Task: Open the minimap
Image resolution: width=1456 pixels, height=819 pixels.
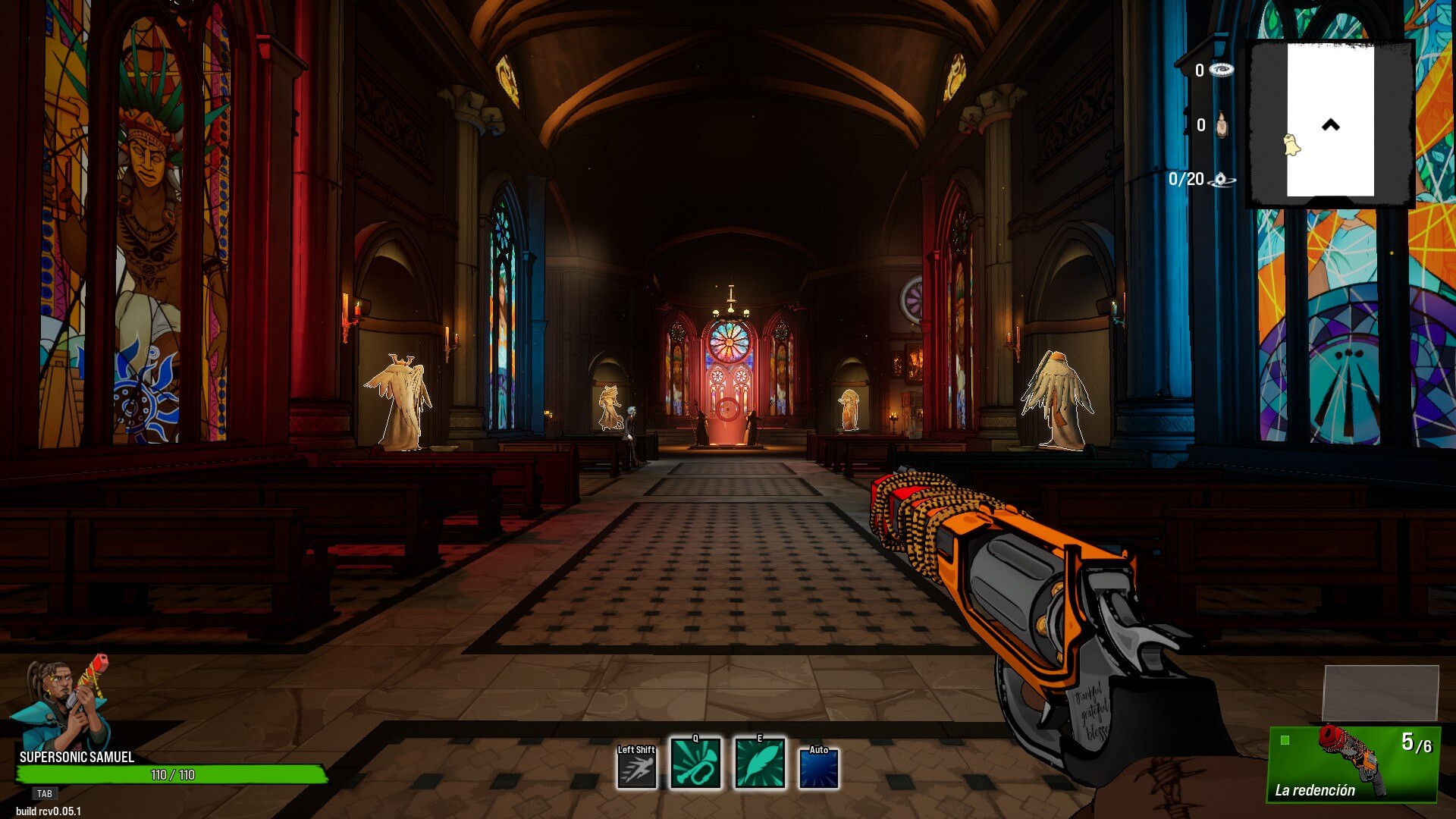Action: tap(1330, 123)
